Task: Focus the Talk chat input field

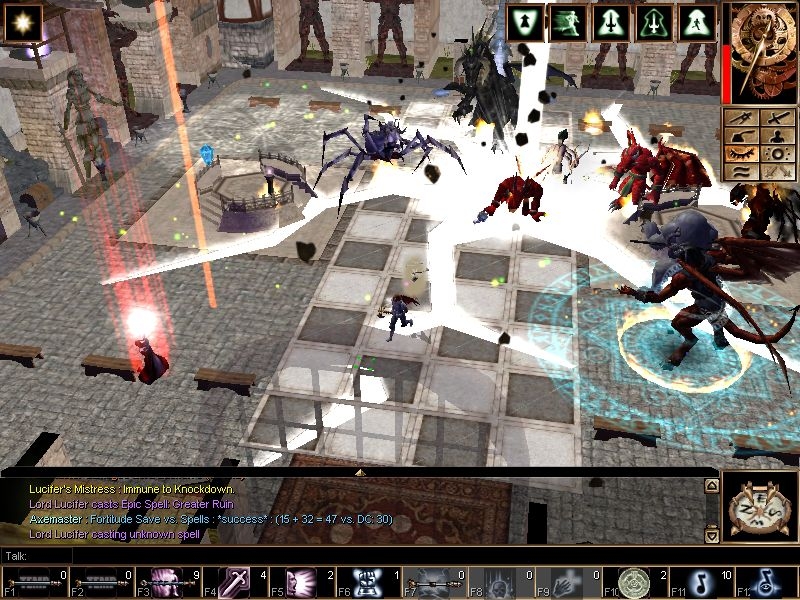Action: tap(360, 555)
